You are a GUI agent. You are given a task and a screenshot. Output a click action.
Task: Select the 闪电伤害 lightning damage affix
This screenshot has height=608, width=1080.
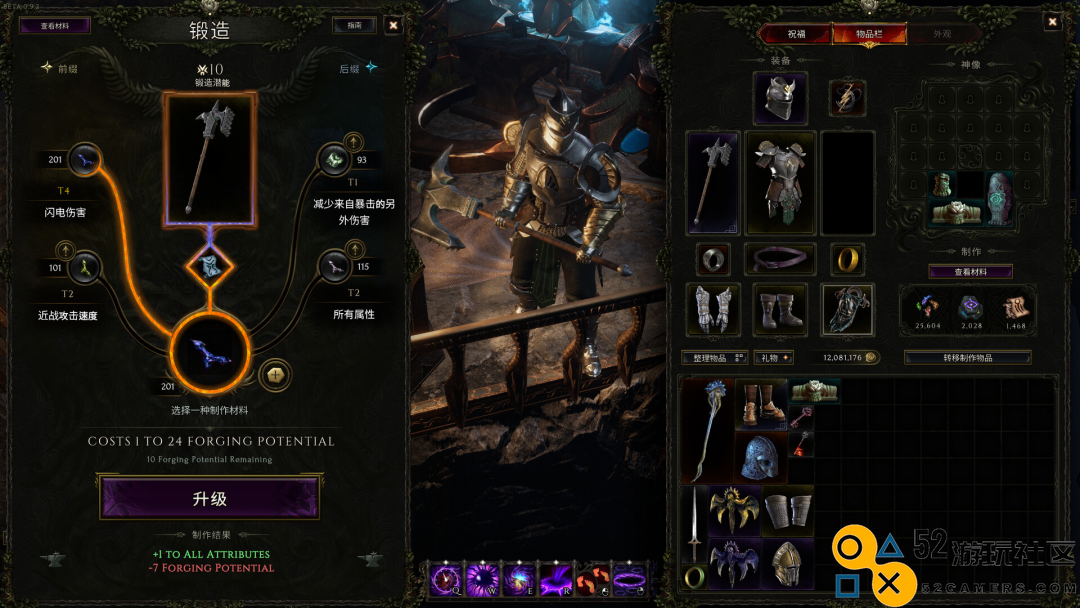[85, 159]
